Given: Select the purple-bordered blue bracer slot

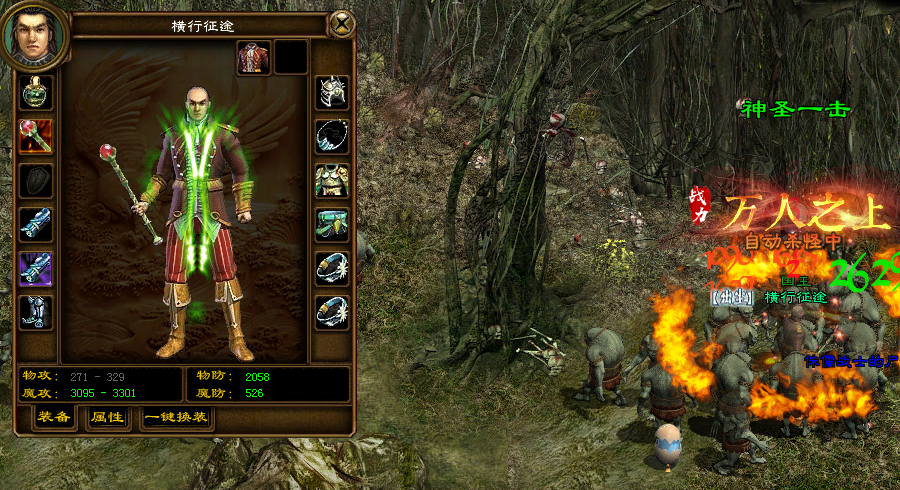Looking at the screenshot, I should (x=36, y=268).
